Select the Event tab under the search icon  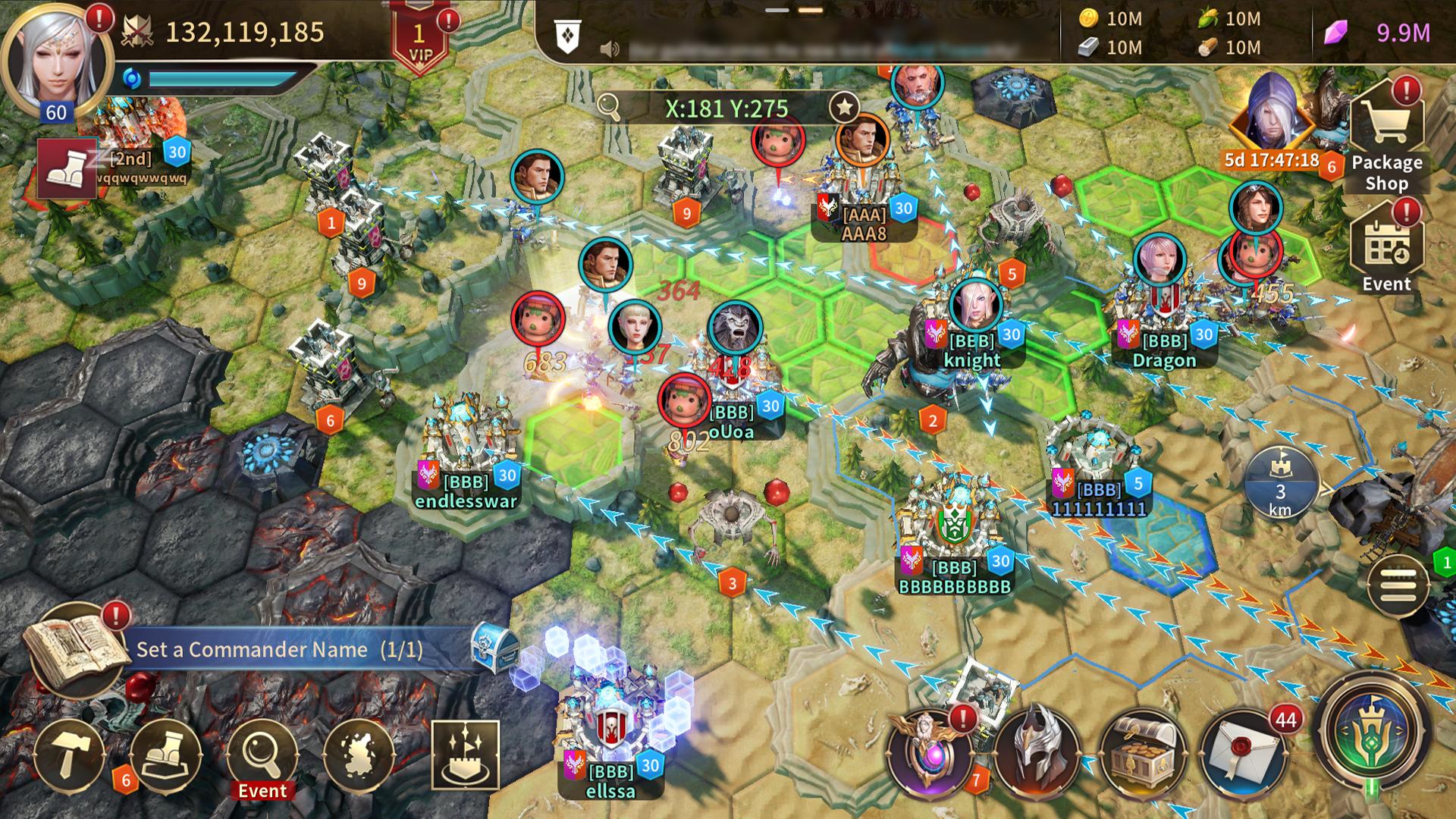pyautogui.click(x=260, y=791)
